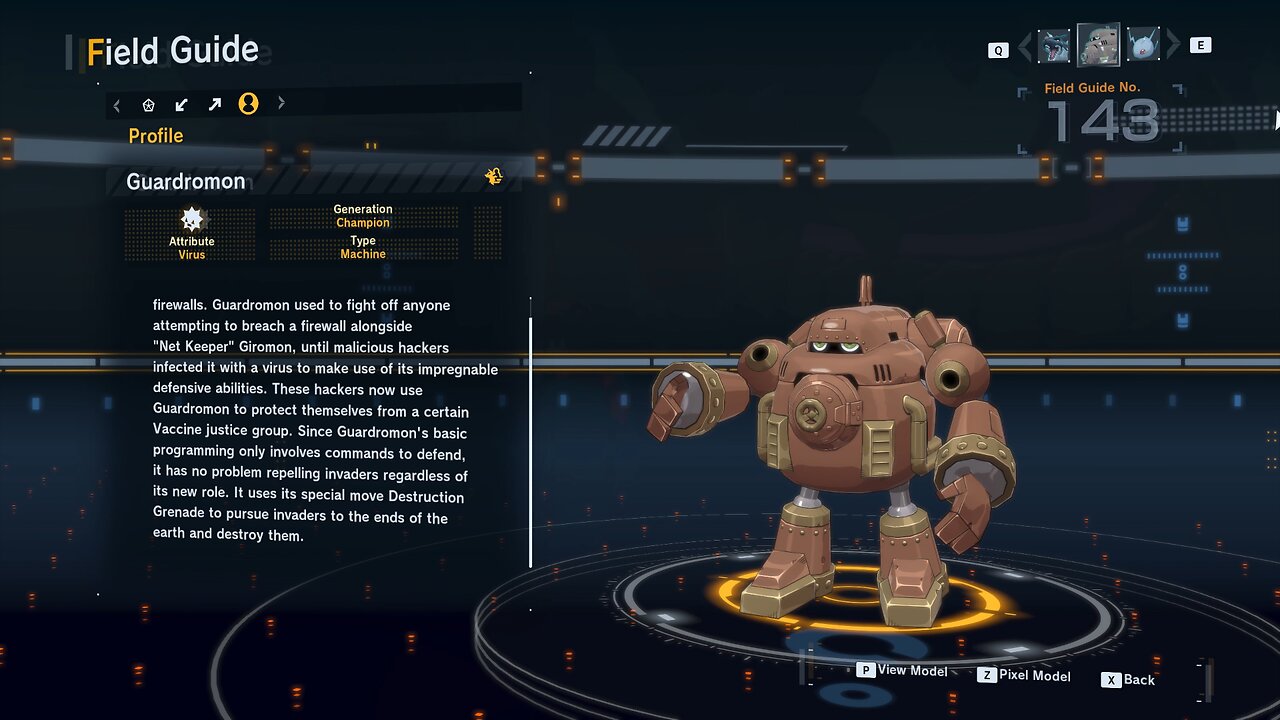Image resolution: width=1280 pixels, height=720 pixels.
Task: Click the right arrow beside the tab icons
Action: [281, 103]
